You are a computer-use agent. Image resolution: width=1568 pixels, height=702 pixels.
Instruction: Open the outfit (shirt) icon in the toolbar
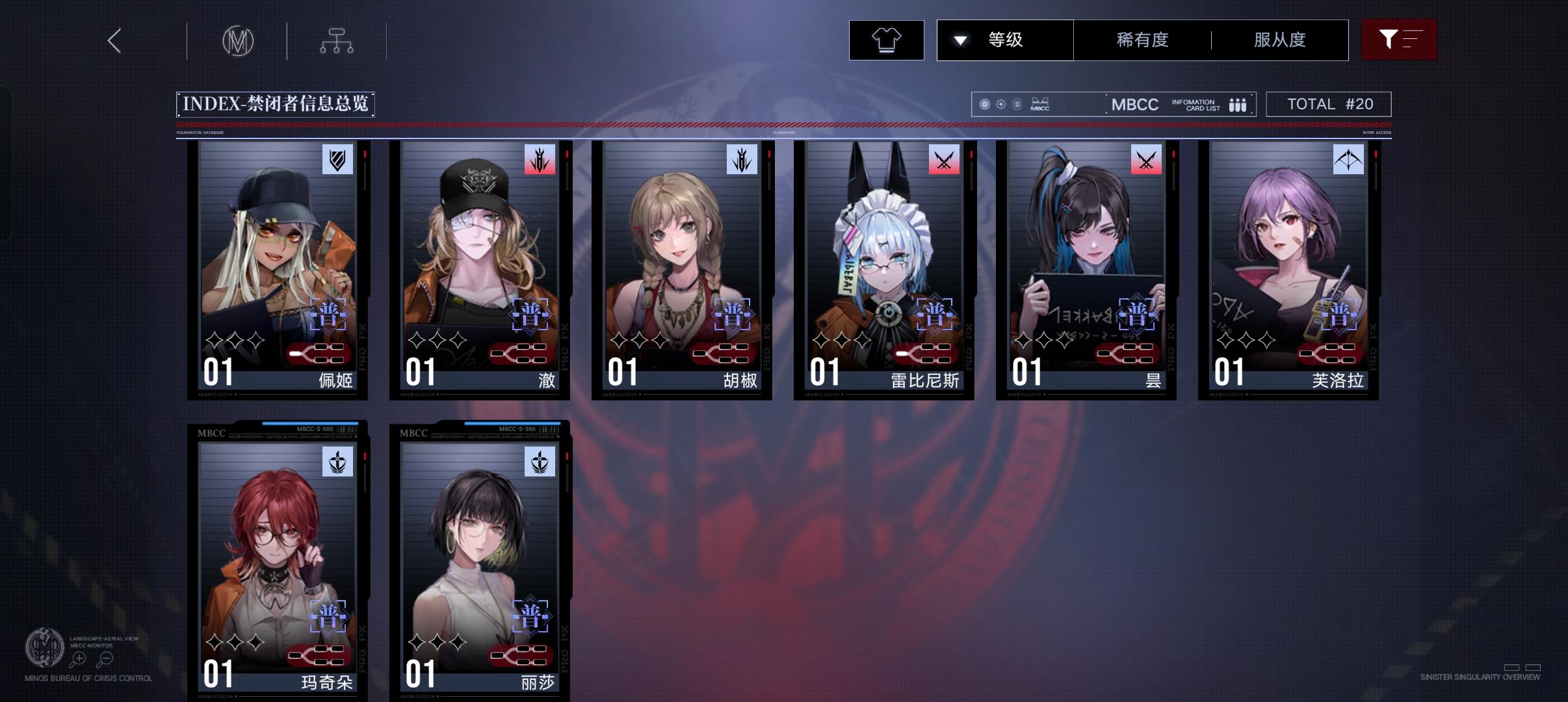886,40
